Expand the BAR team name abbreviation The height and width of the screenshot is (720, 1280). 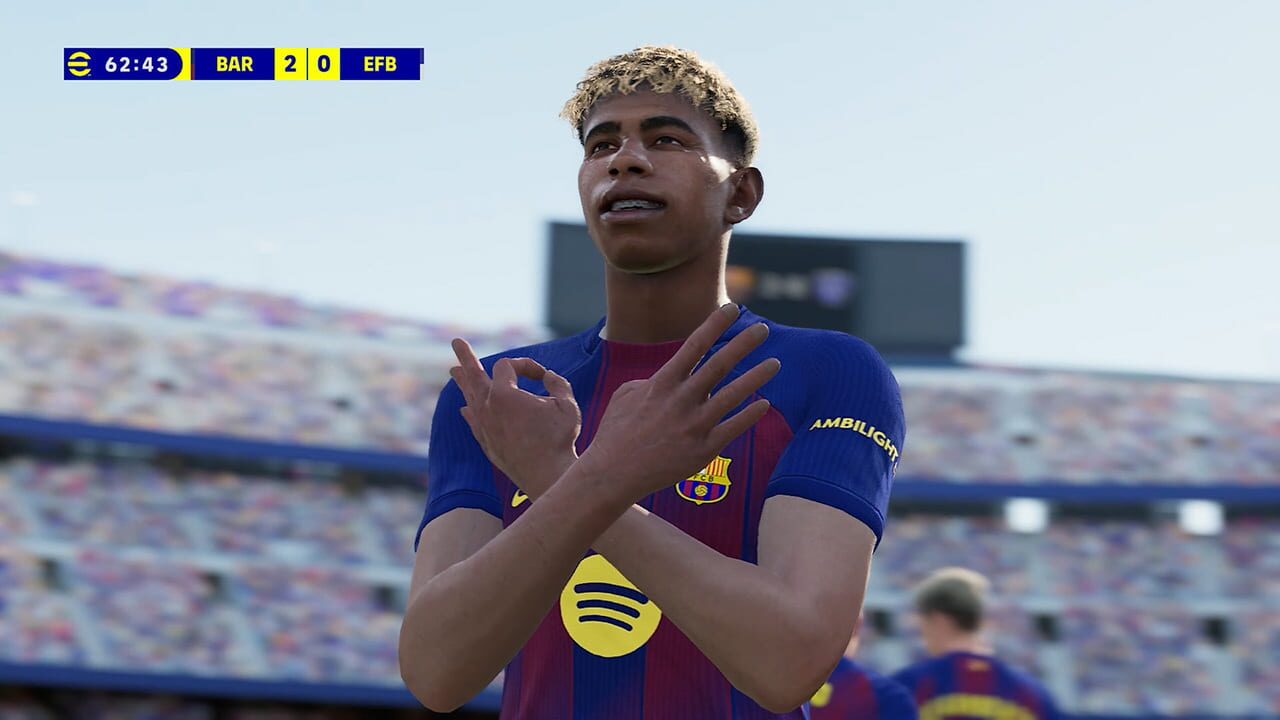[x=236, y=62]
